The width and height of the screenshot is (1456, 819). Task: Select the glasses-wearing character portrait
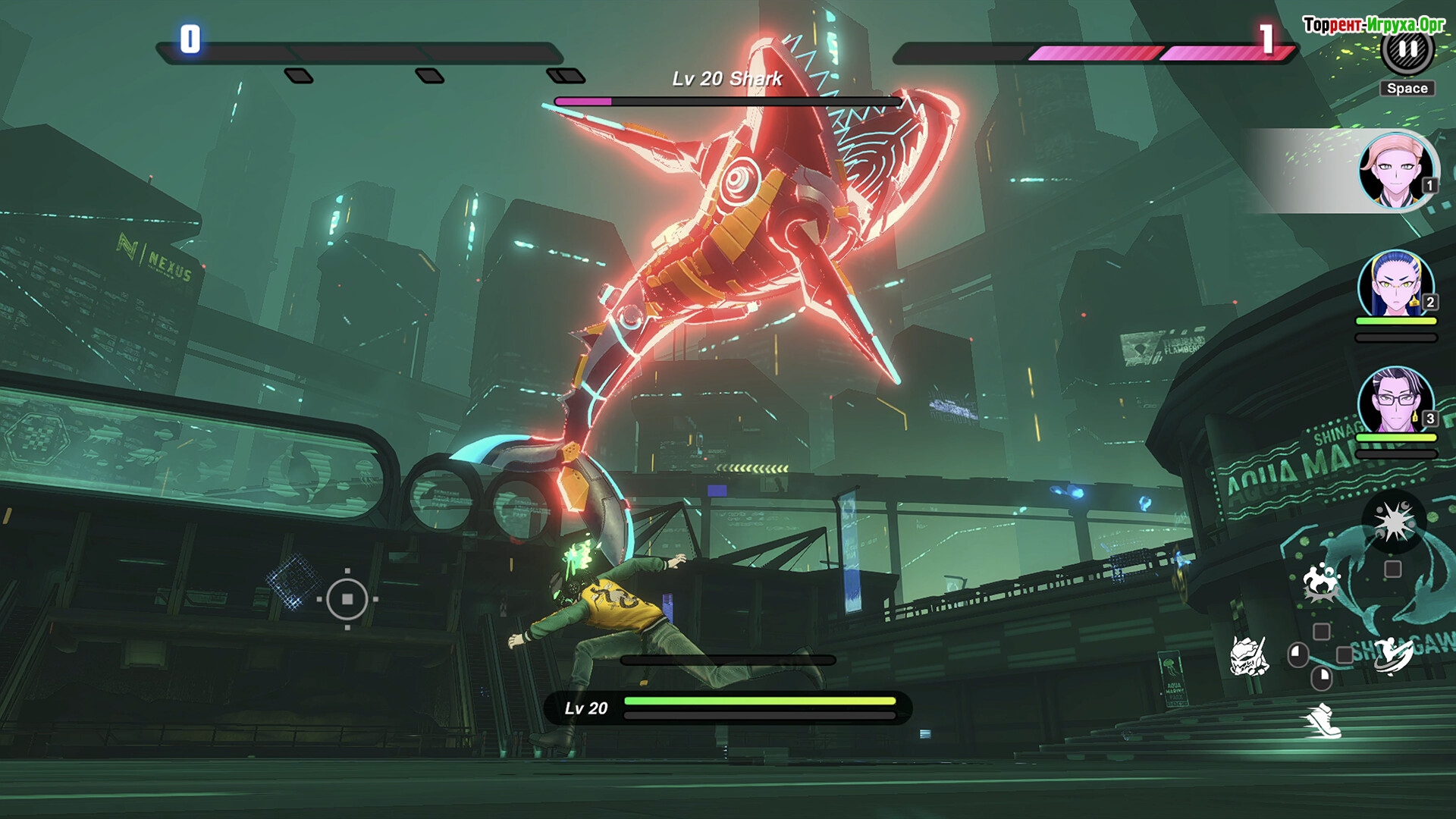[x=1395, y=402]
